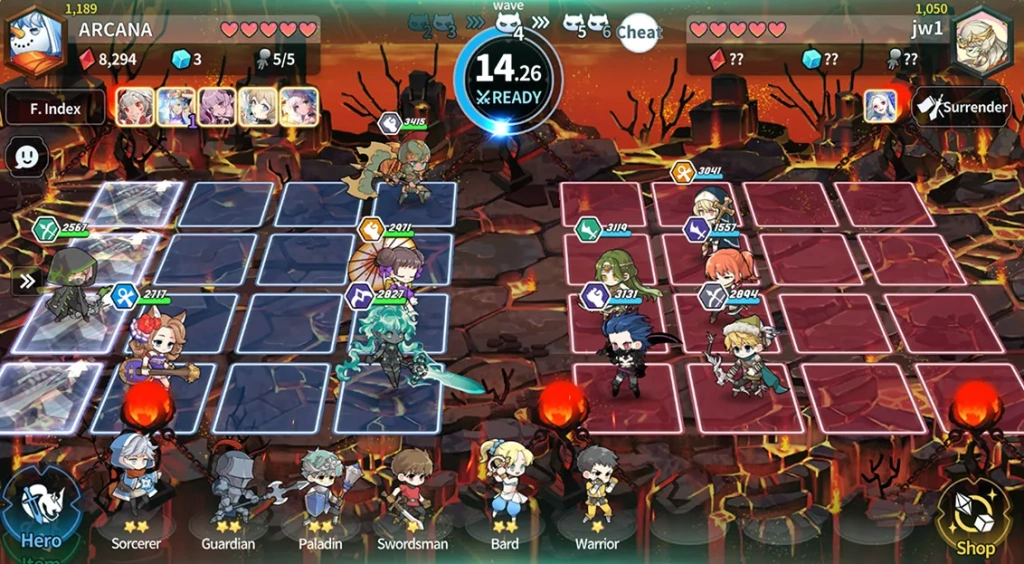This screenshot has width=1024, height=564.
Task: Click the Surrender button
Action: (x=960, y=107)
